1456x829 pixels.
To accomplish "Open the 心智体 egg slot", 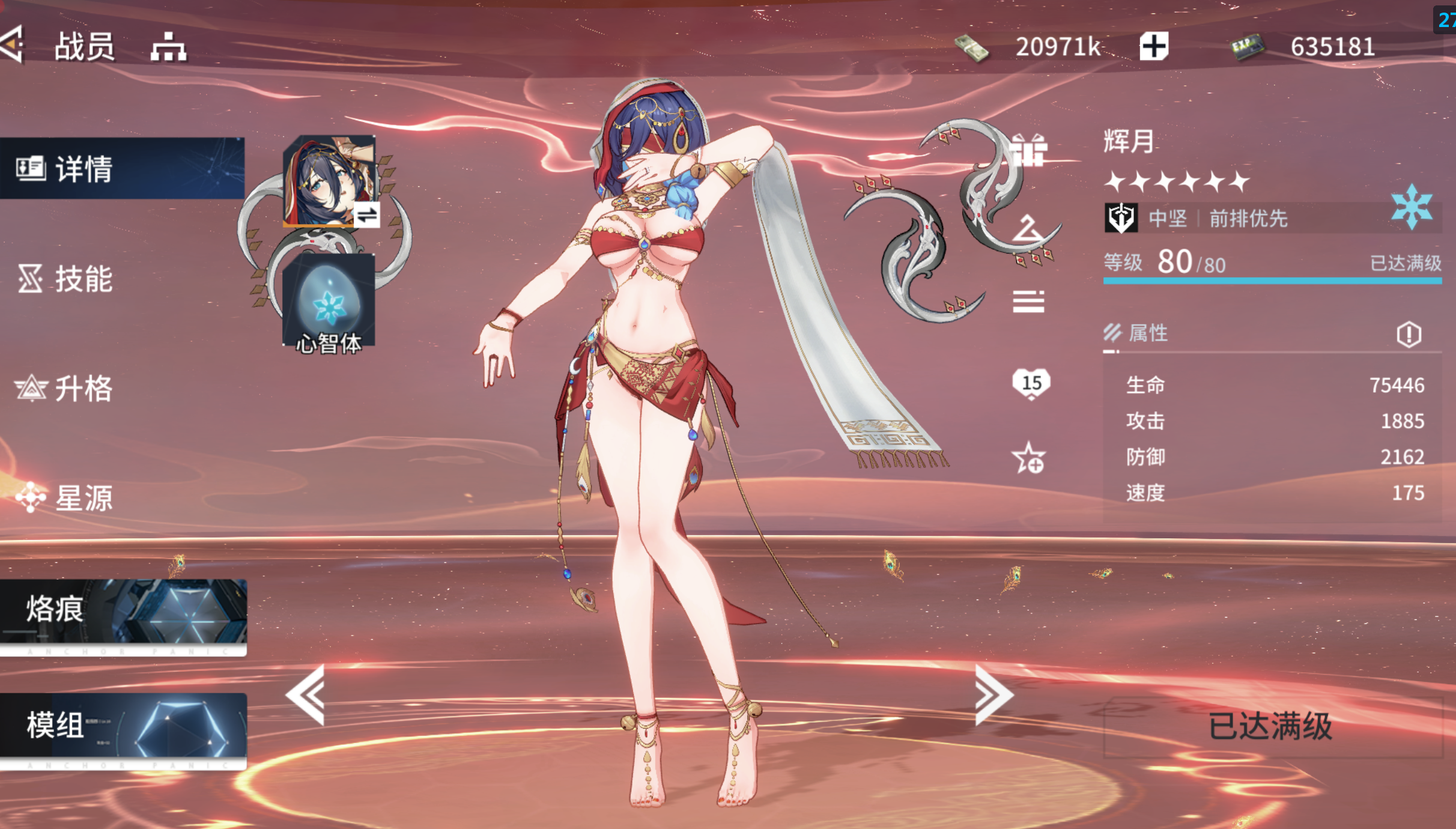I will tap(329, 300).
